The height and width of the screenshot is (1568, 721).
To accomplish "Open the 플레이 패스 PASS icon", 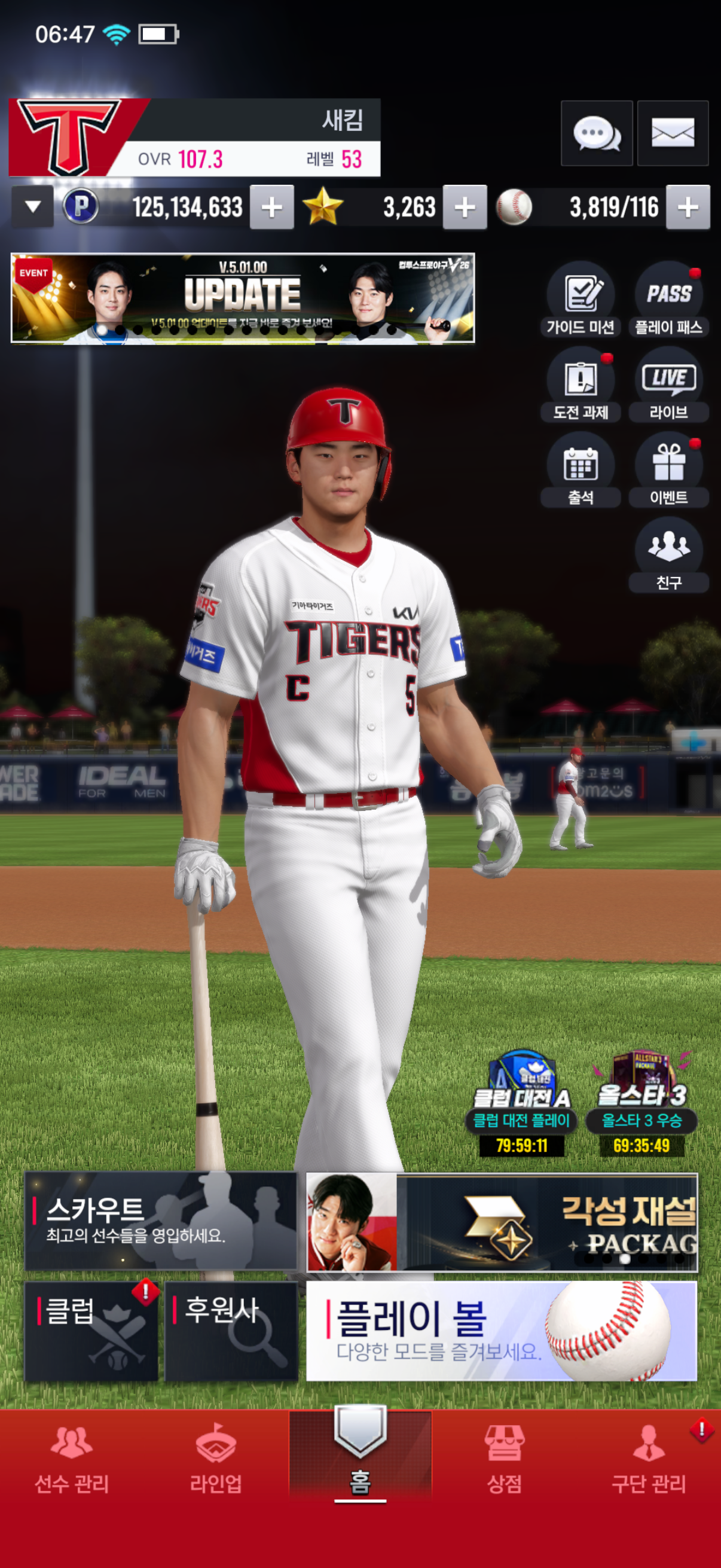I will pos(668,300).
